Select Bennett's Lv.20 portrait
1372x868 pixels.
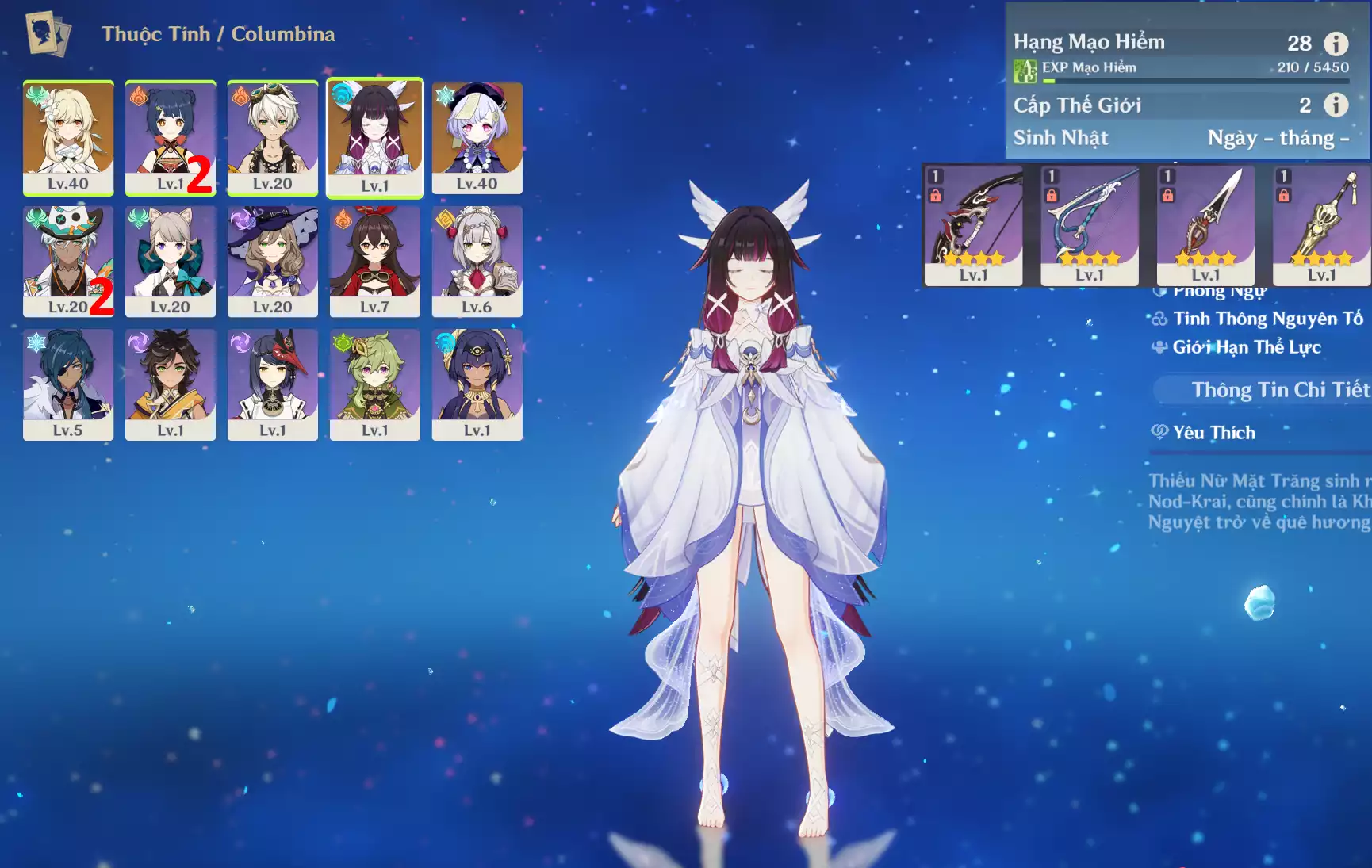pos(272,136)
